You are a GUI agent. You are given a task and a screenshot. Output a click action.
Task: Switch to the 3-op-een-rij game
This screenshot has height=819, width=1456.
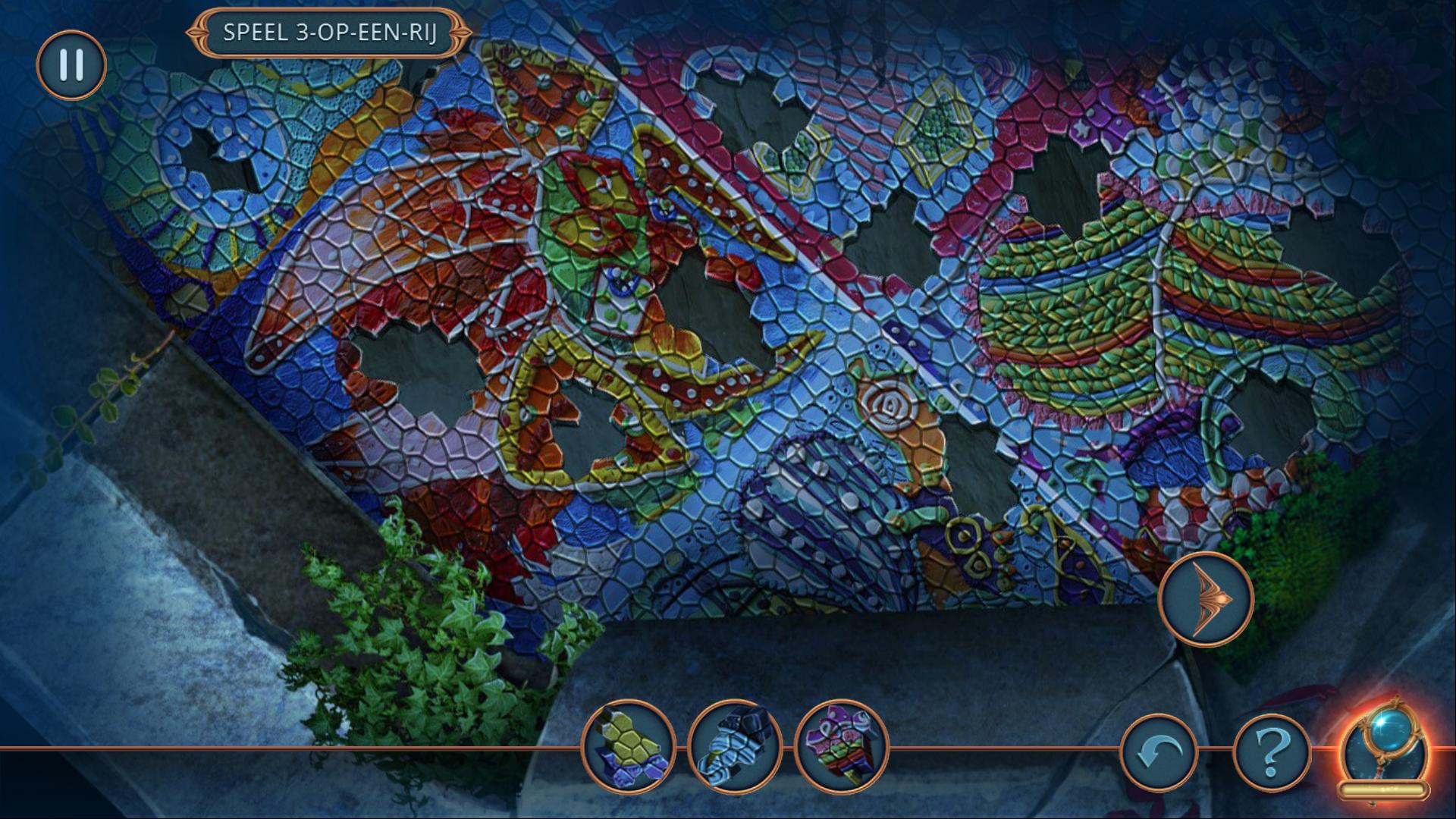(329, 33)
